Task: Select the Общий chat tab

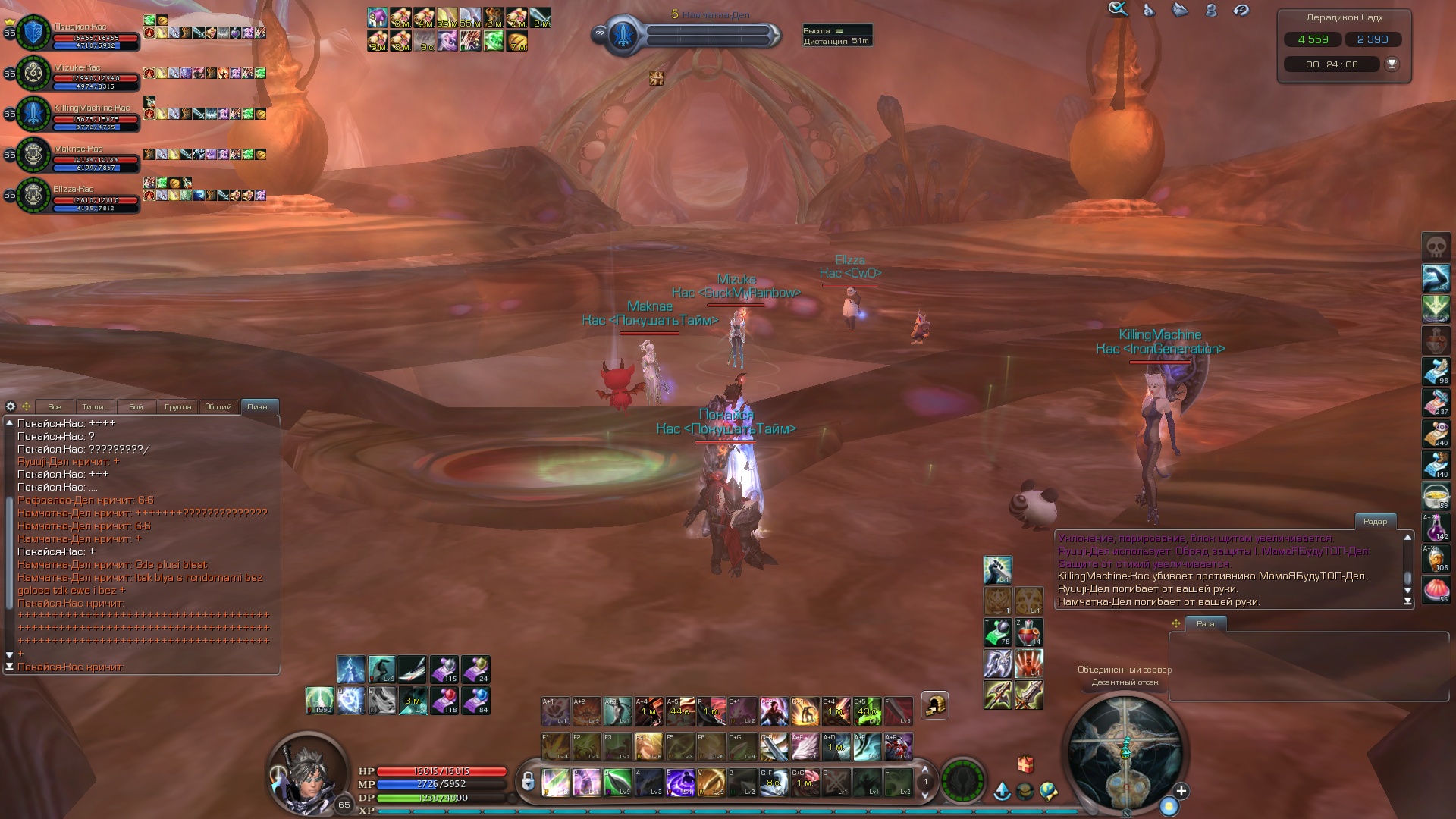Action: click(x=218, y=407)
